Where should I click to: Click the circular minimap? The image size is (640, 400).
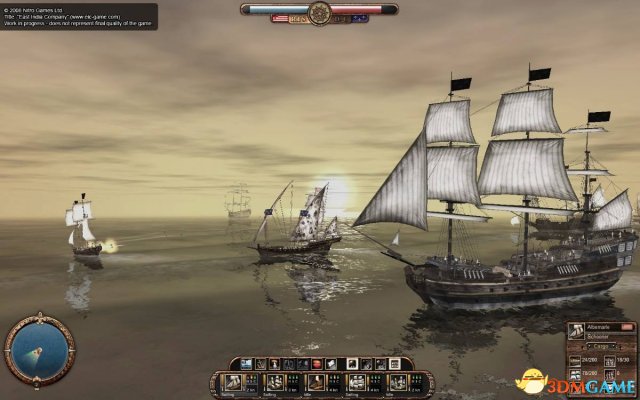[39, 350]
